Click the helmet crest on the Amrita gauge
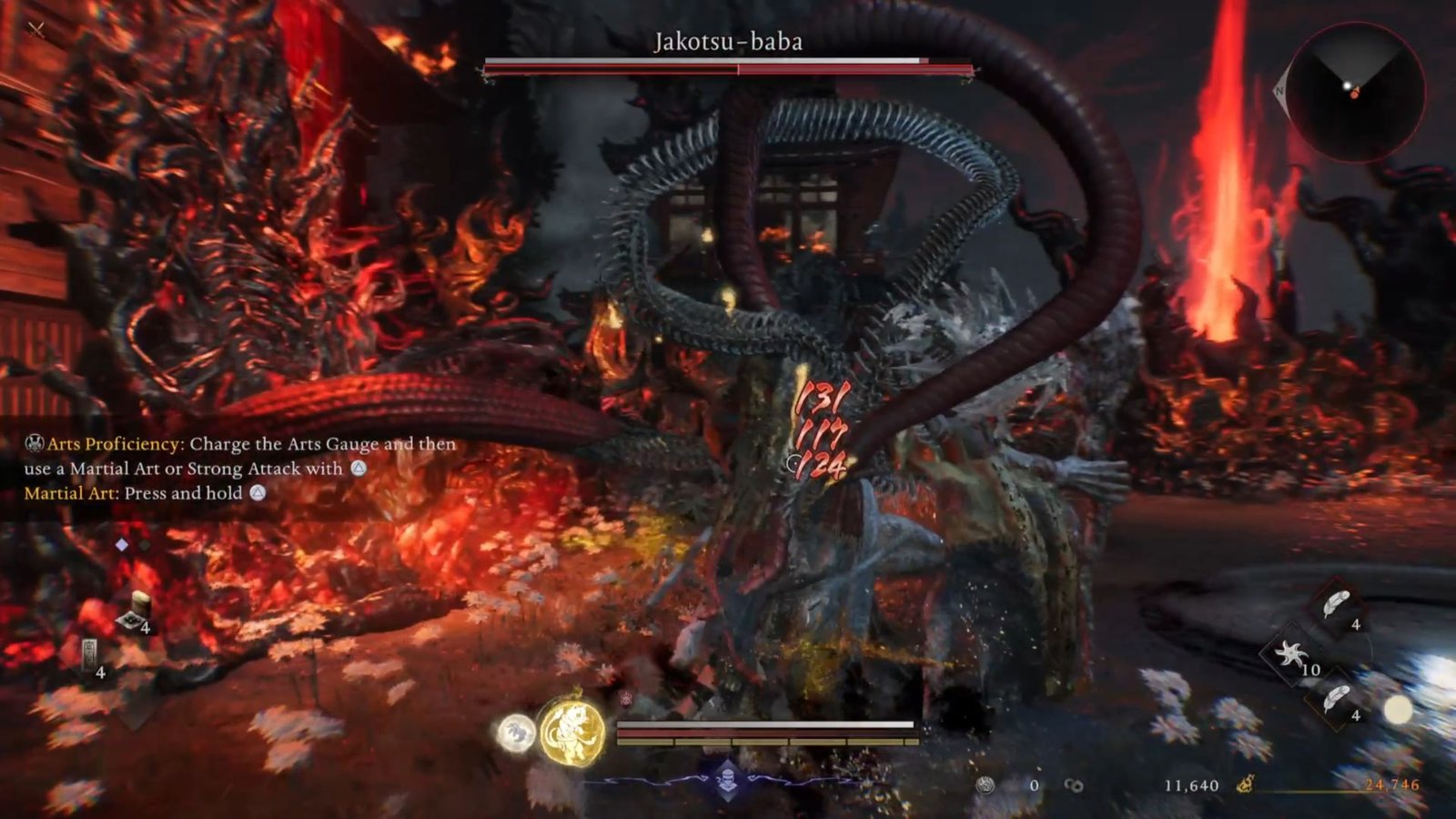 point(727,779)
